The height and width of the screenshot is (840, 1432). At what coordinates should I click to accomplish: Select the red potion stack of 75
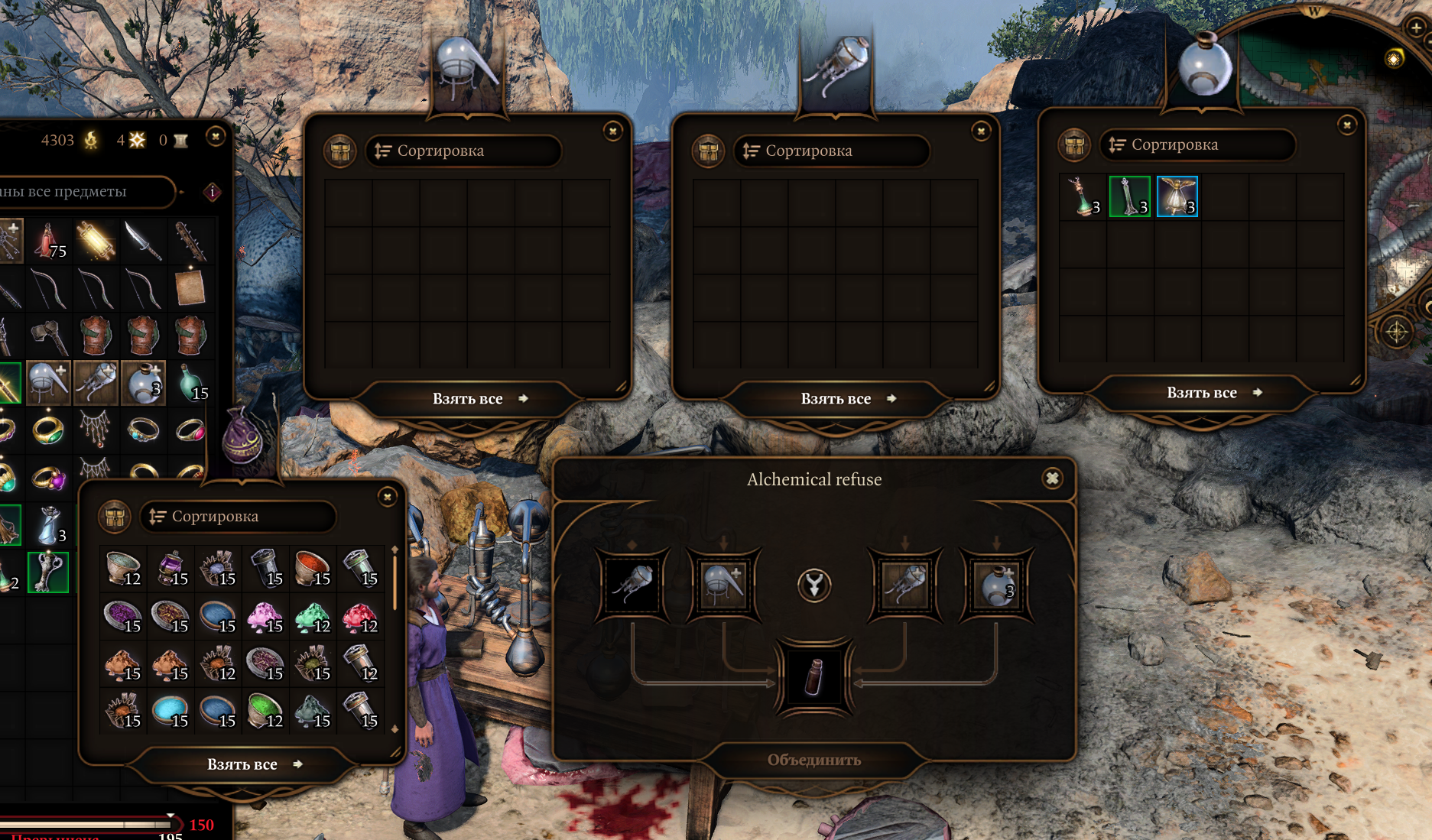click(x=49, y=241)
